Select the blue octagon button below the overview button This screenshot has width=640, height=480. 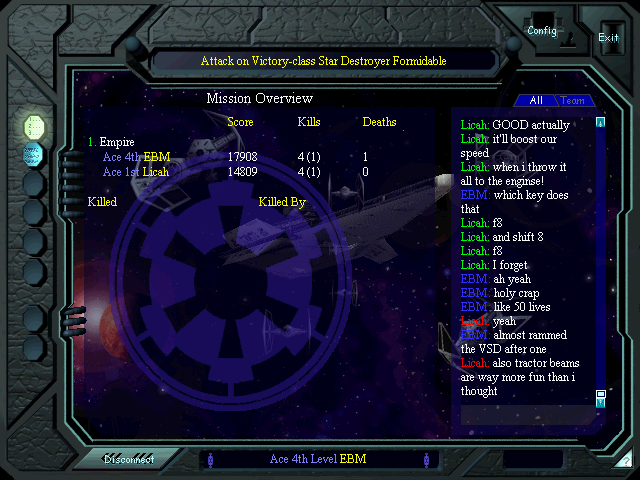pyautogui.click(x=34, y=154)
